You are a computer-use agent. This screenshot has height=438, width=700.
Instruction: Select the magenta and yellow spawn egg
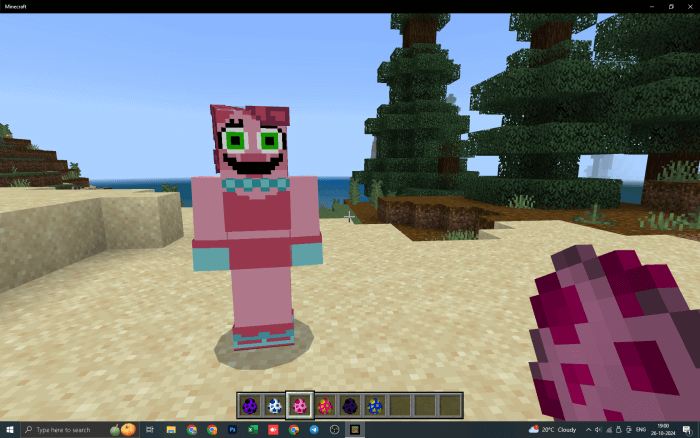324,405
